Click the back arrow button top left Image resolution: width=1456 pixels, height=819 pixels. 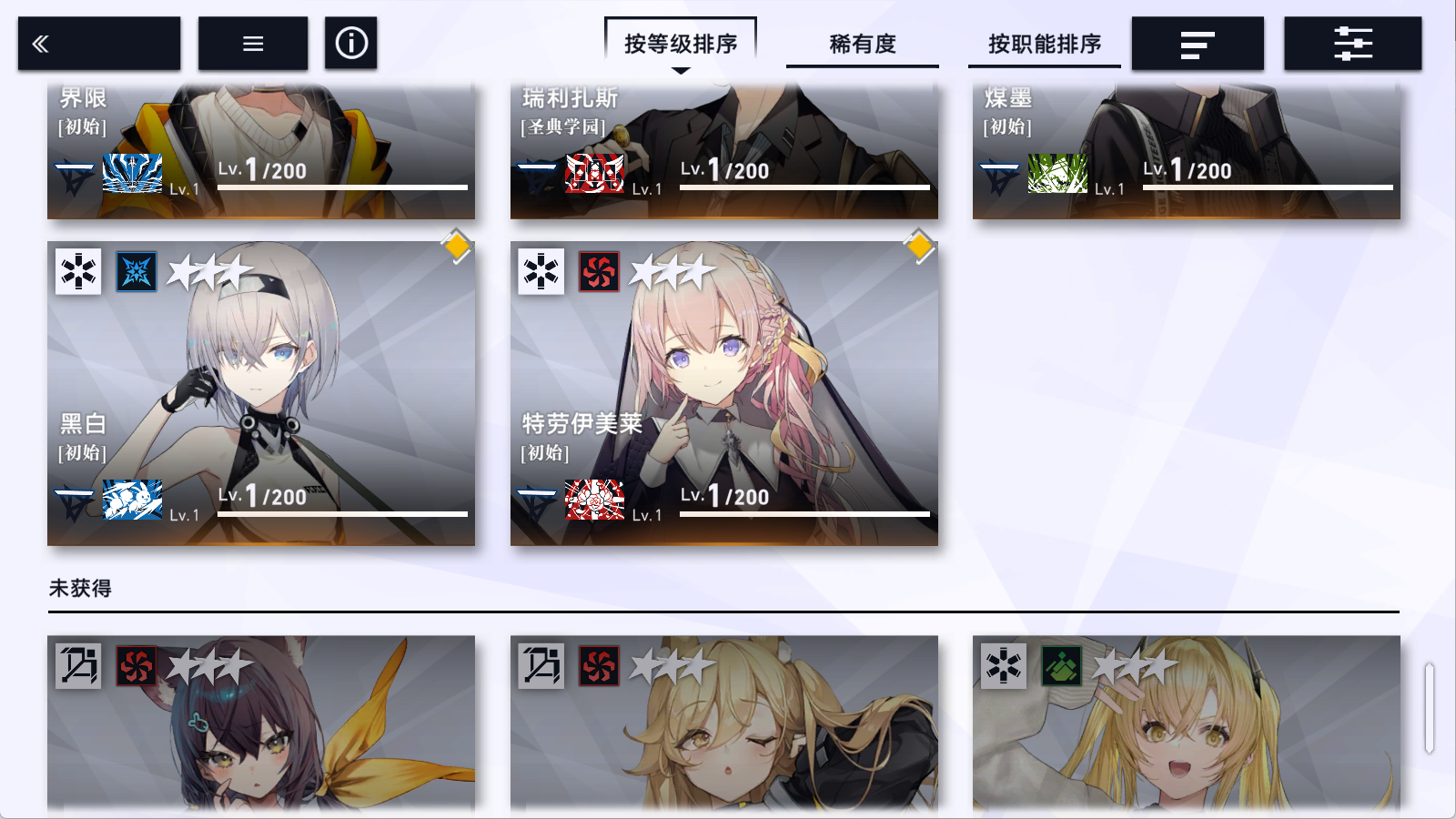click(97, 42)
